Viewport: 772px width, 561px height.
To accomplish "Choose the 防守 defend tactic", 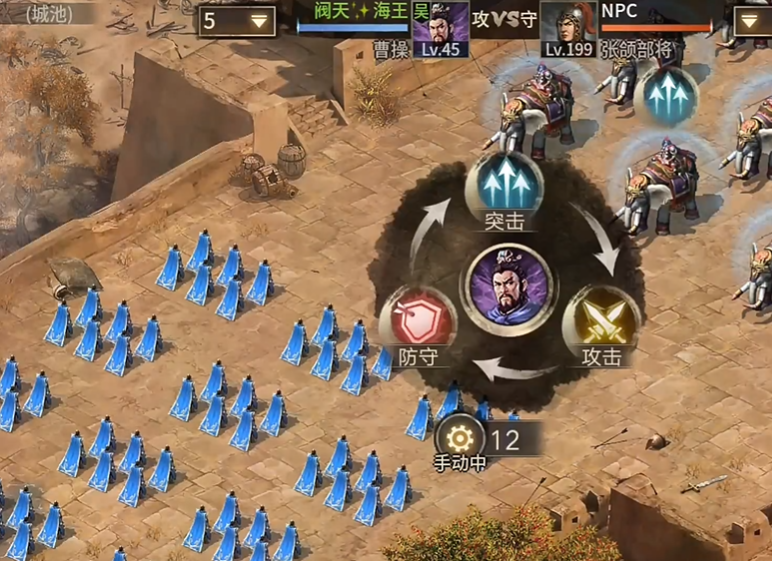I will pos(417,322).
